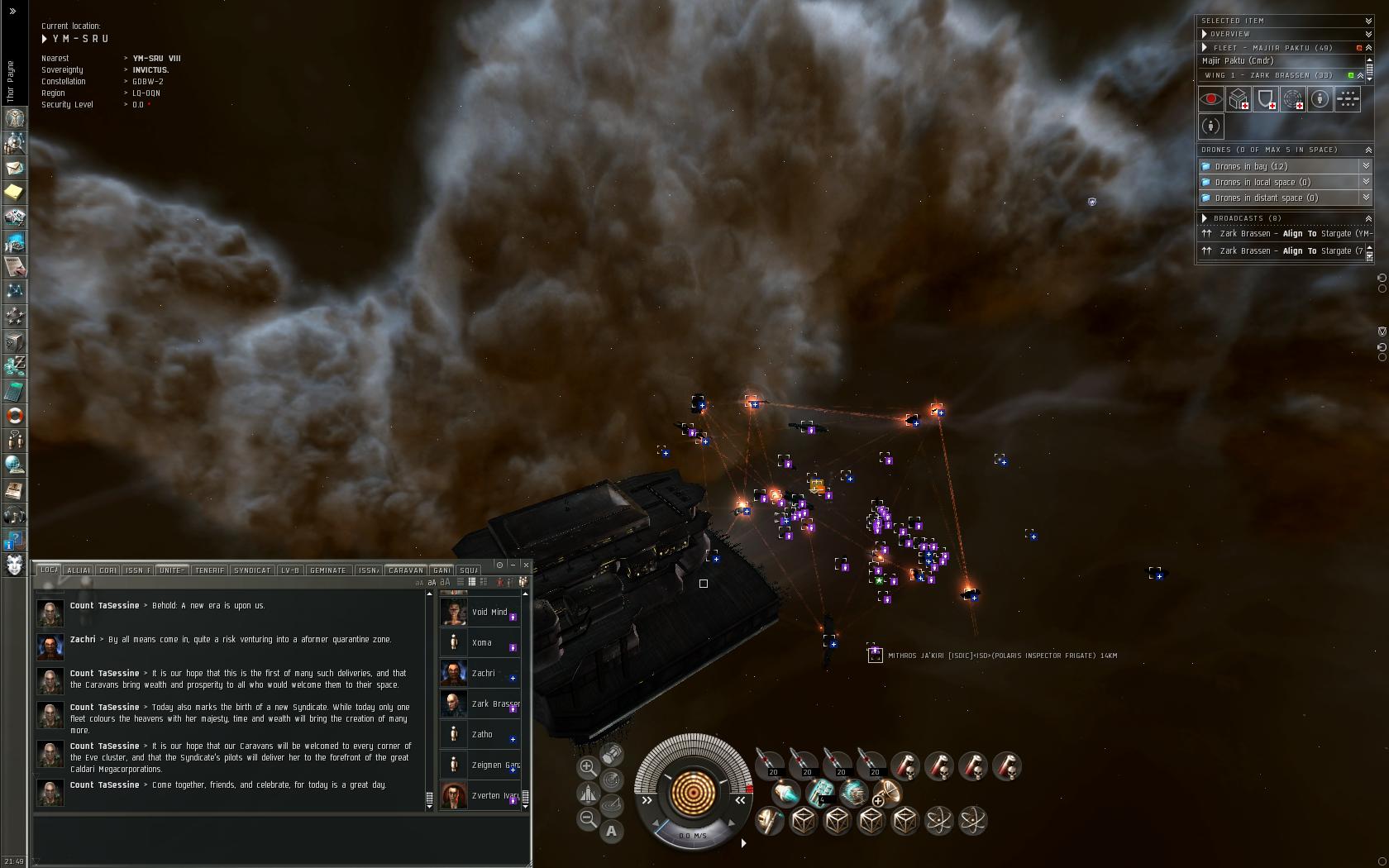Expand the Drones in bay folder

point(1366,166)
